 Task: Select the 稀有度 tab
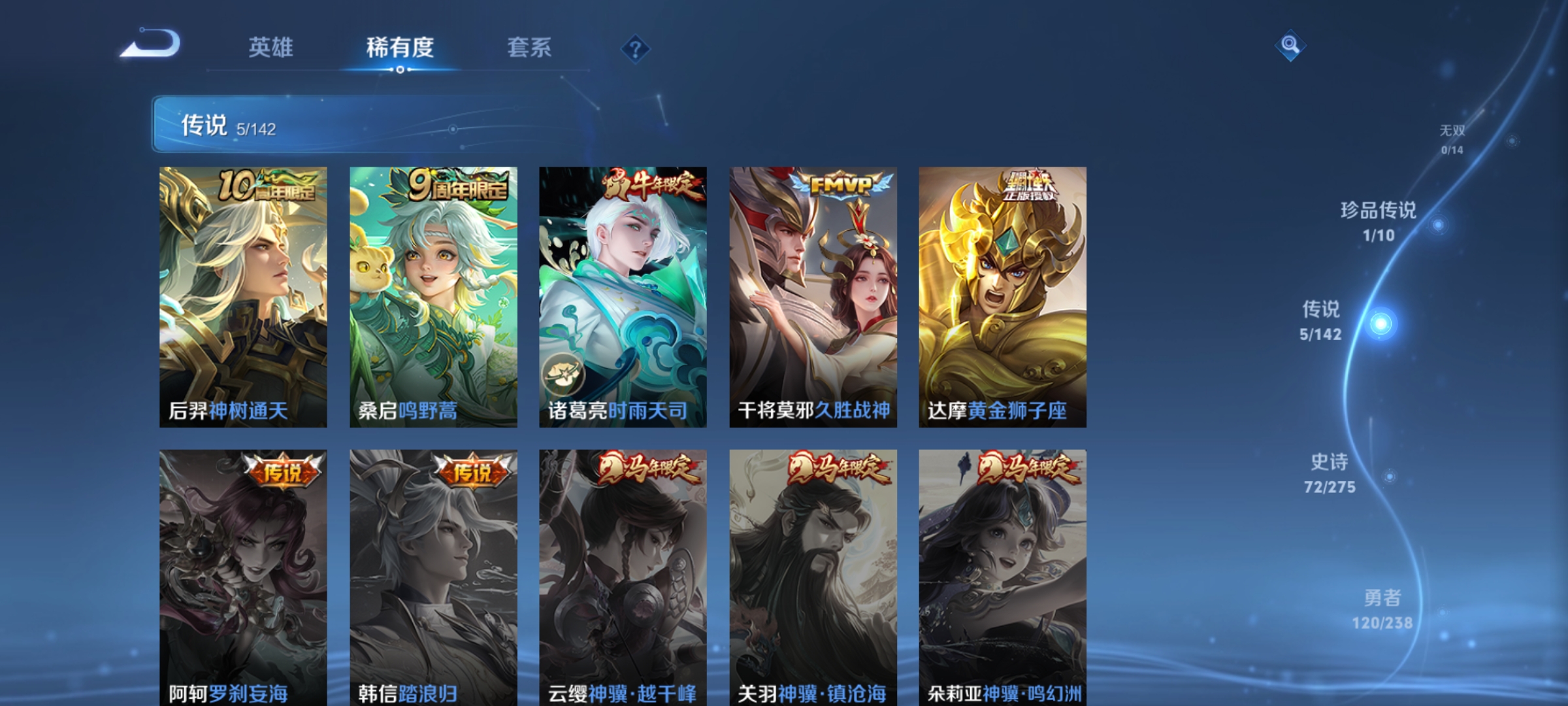coord(400,47)
